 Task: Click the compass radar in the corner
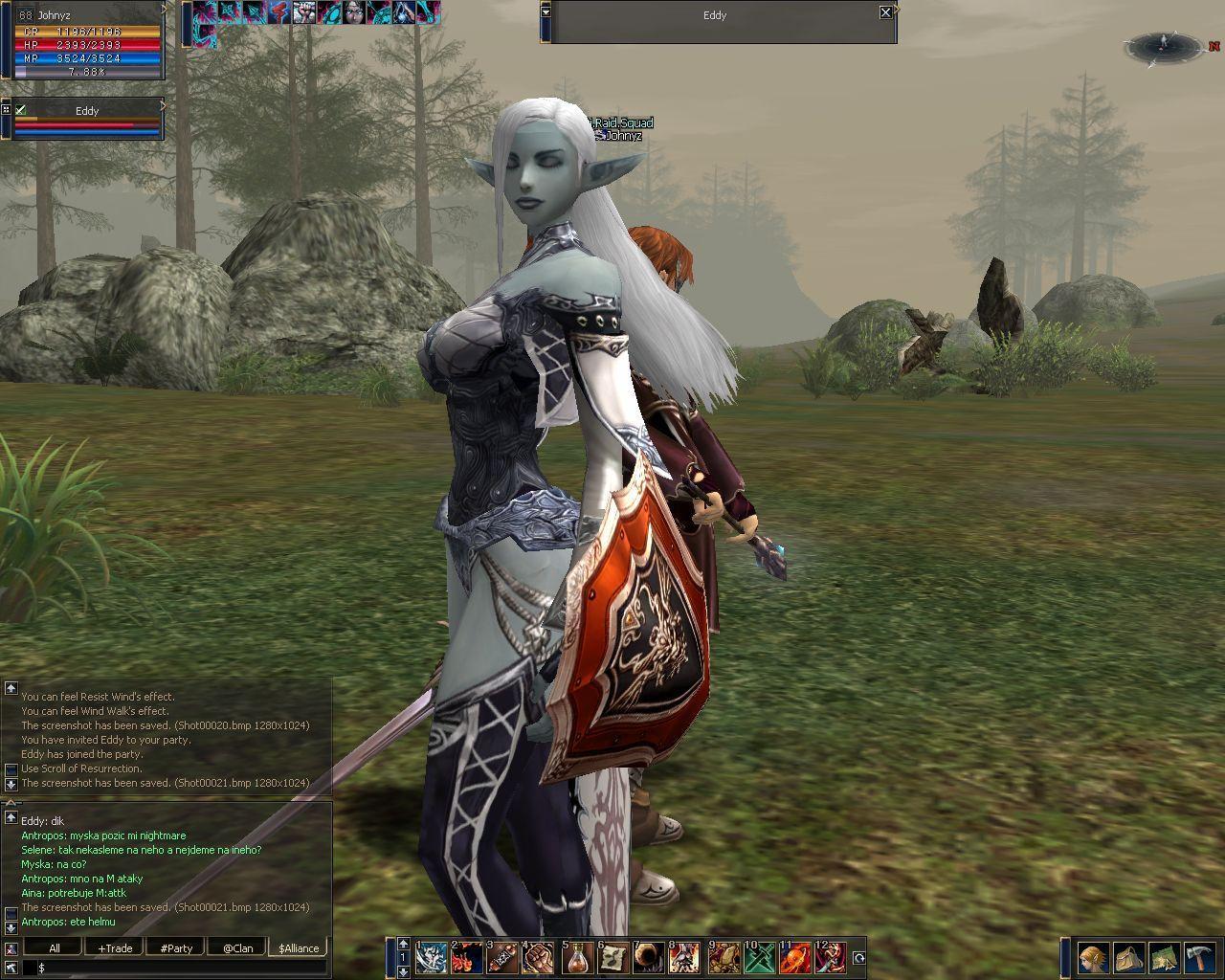click(x=1164, y=45)
